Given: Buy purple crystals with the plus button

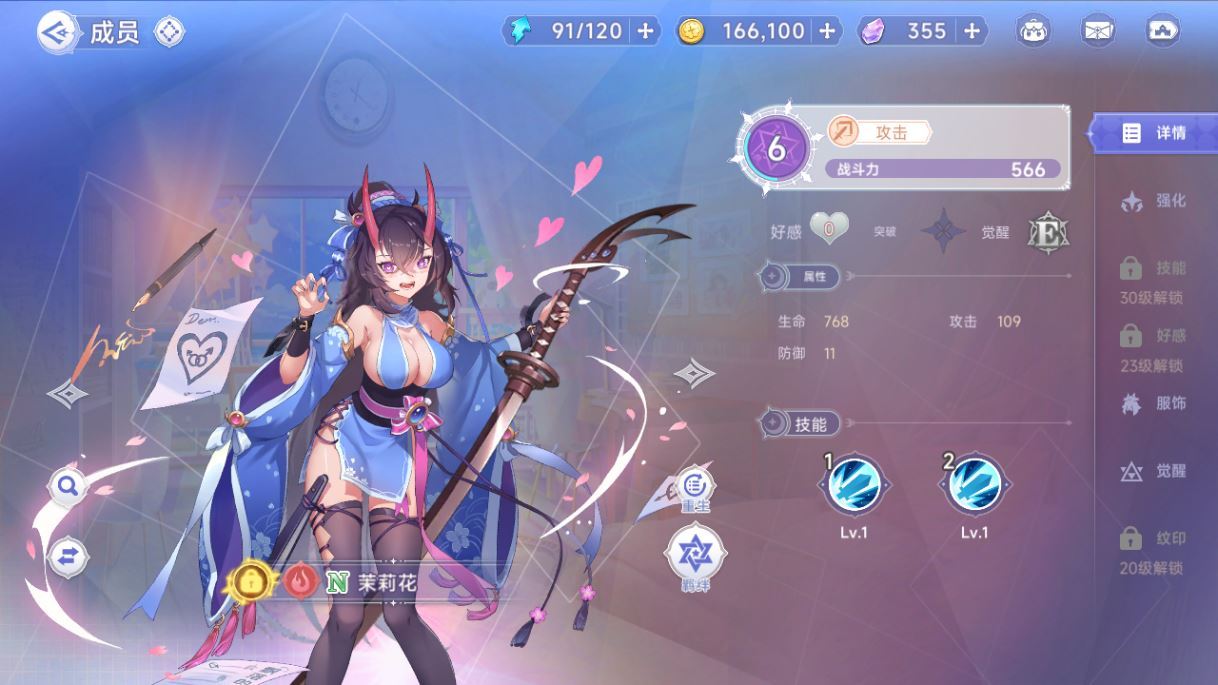Looking at the screenshot, I should (x=971, y=31).
